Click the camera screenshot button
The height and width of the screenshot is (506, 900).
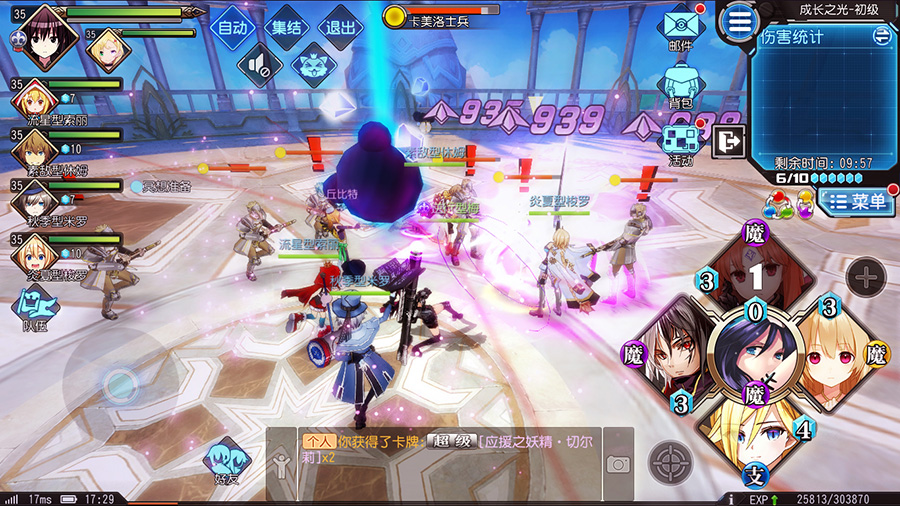tap(618, 464)
